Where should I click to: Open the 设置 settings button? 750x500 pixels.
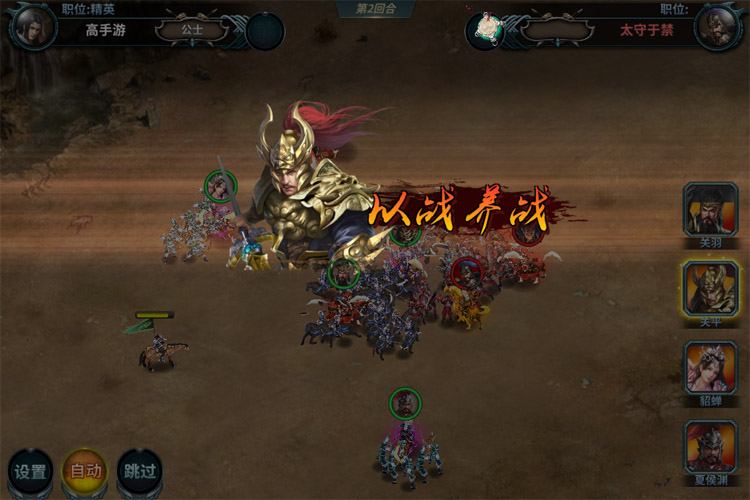[30, 472]
